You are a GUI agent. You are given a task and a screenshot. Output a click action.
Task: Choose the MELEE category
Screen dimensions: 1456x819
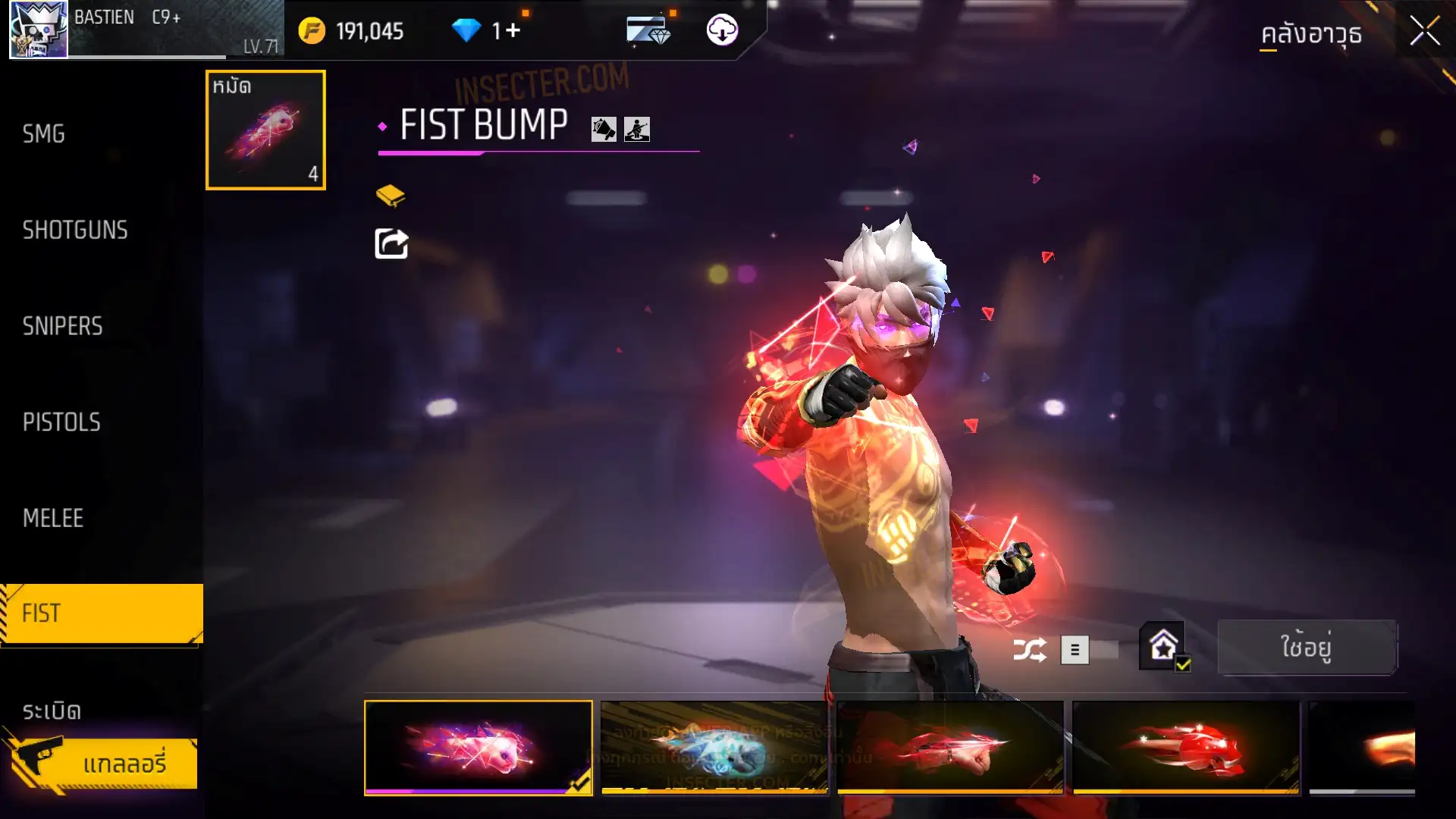point(53,518)
